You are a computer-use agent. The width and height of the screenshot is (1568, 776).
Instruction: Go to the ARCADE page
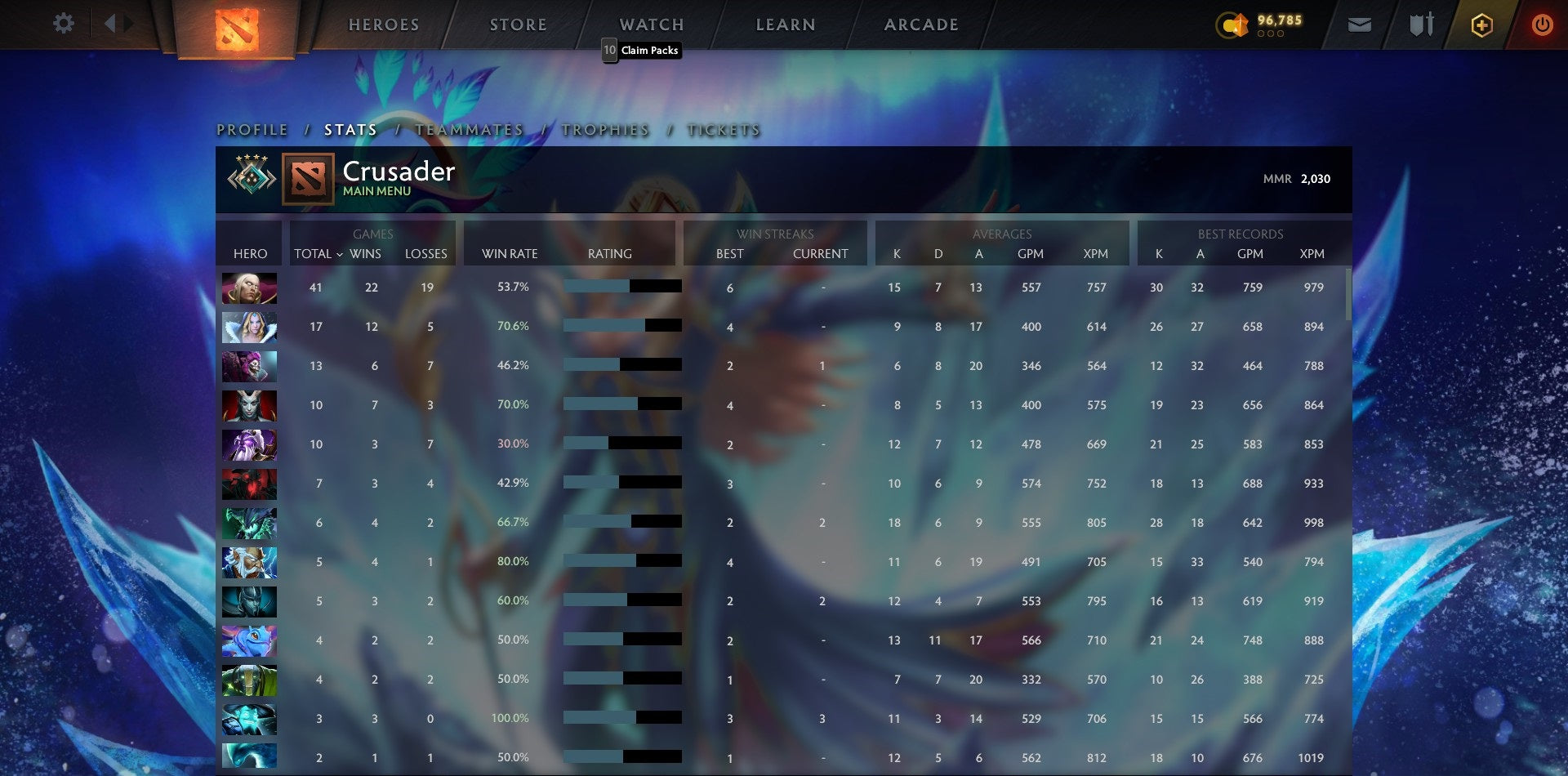(920, 24)
